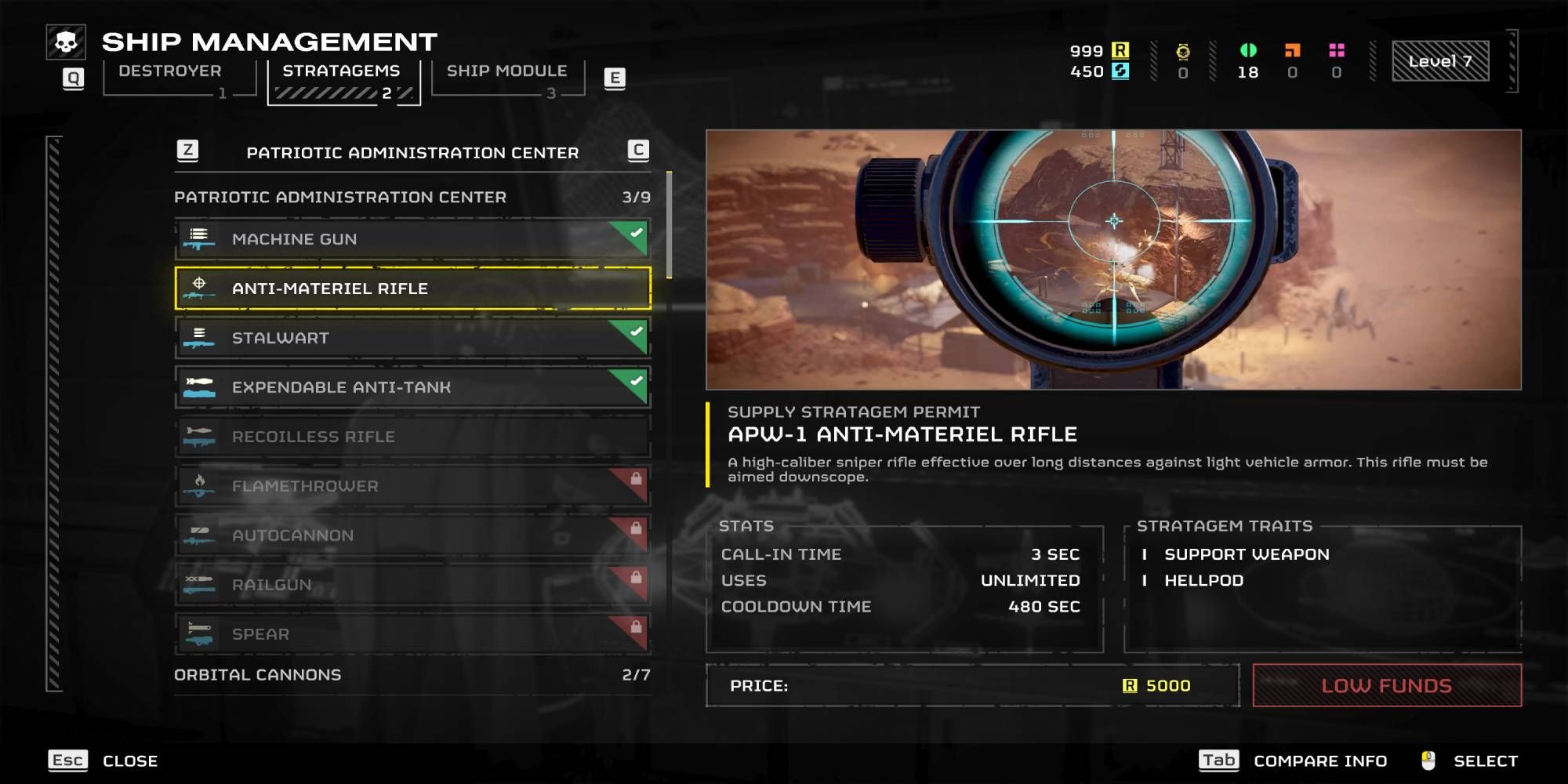Click Compare Info at bottom right
Image resolution: width=1568 pixels, height=784 pixels.
pos(1319,760)
